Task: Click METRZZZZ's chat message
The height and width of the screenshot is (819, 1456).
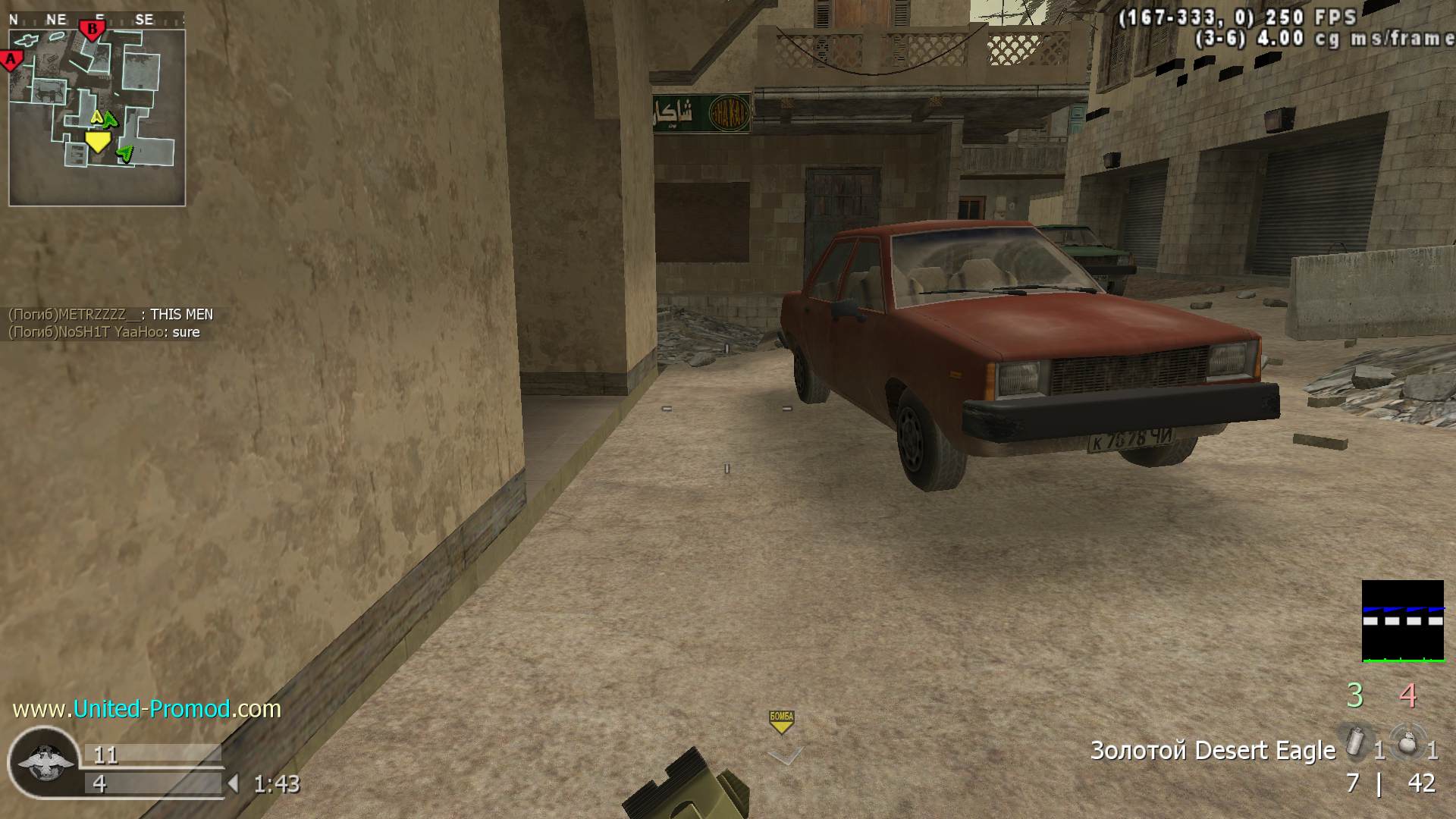Action: pos(111,315)
